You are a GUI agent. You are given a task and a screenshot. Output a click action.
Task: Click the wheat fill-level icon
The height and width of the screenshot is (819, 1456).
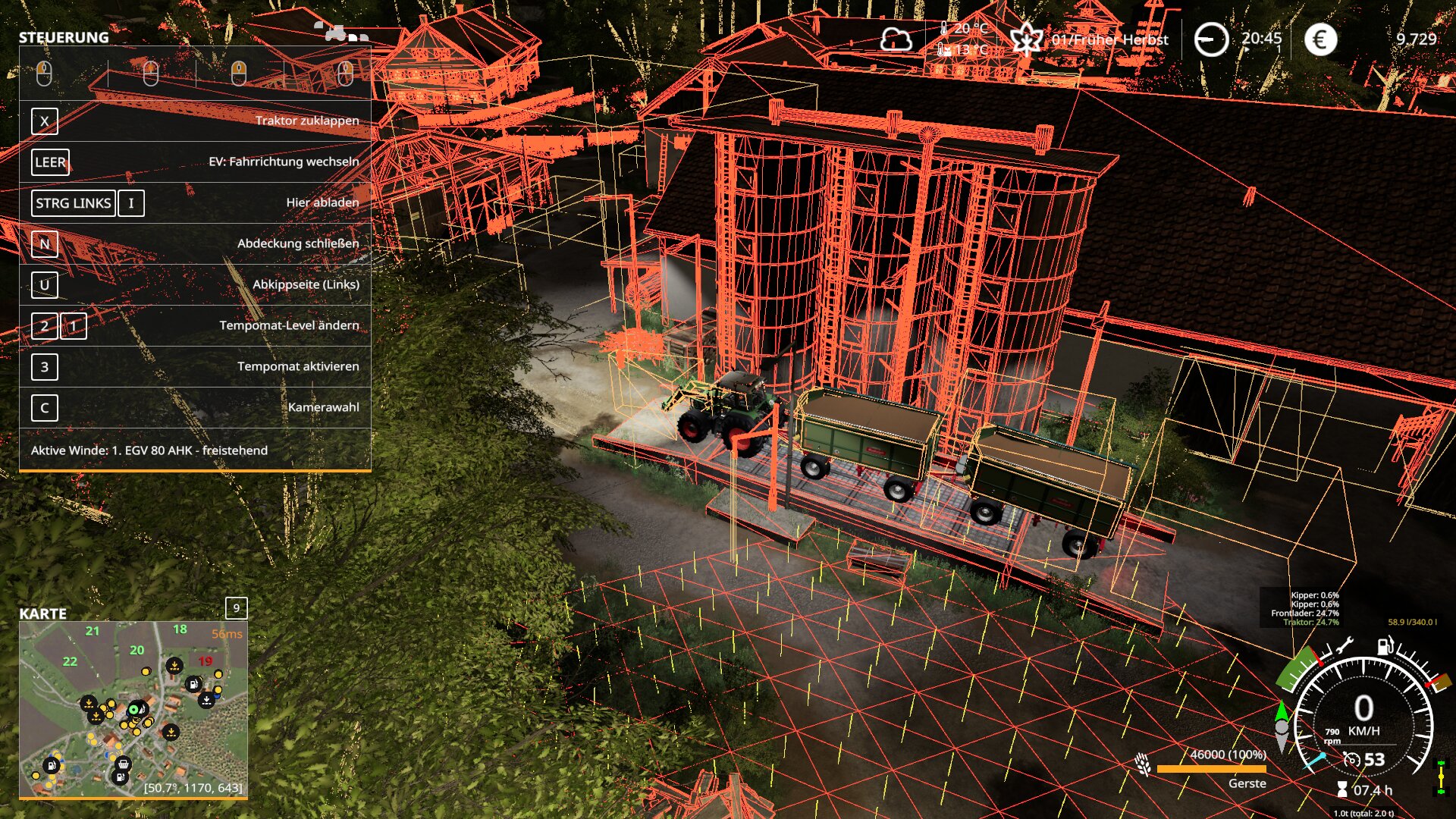click(1143, 764)
